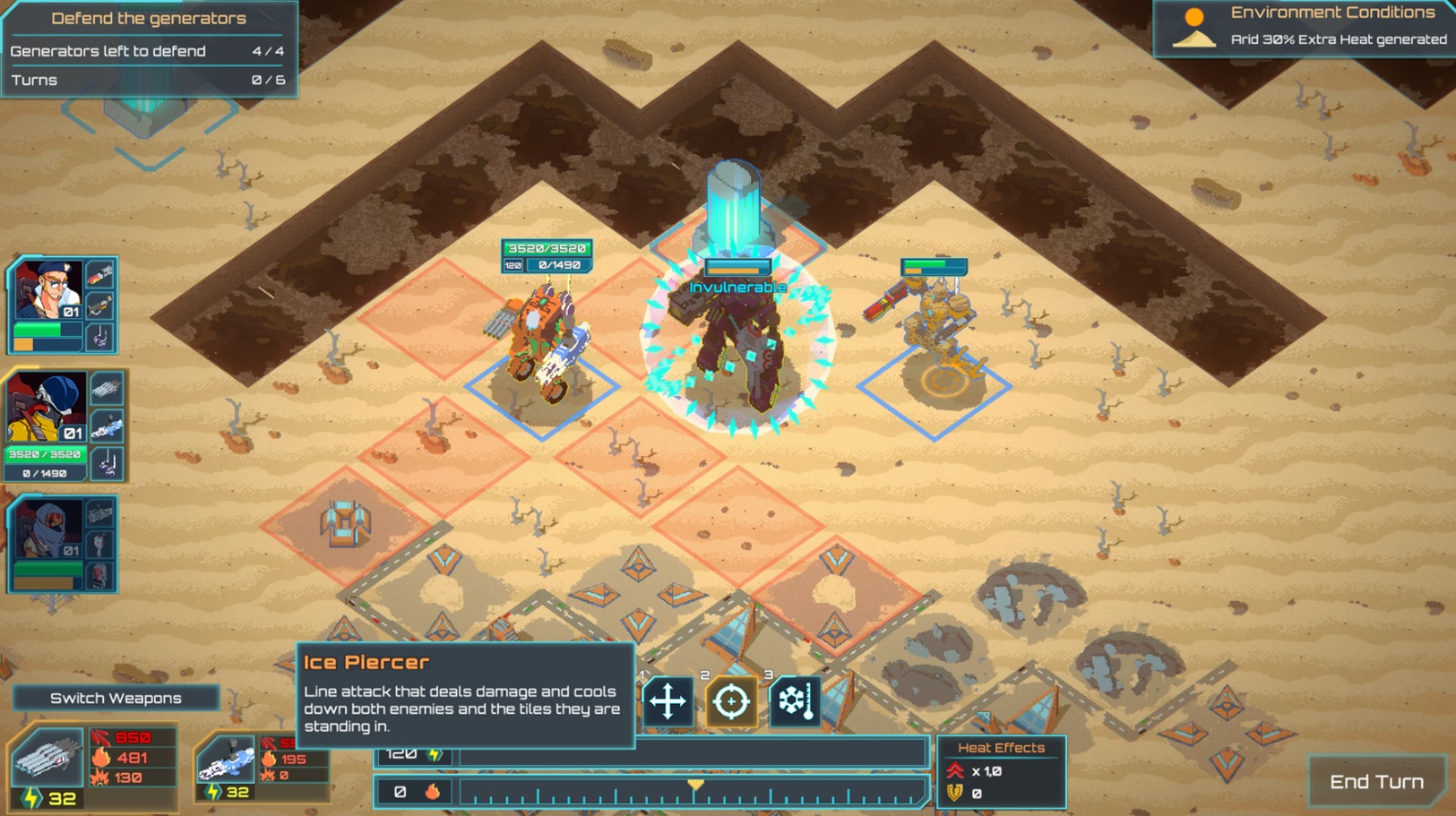Activate the Ice Piercer snowflake ability

pyautogui.click(x=796, y=701)
